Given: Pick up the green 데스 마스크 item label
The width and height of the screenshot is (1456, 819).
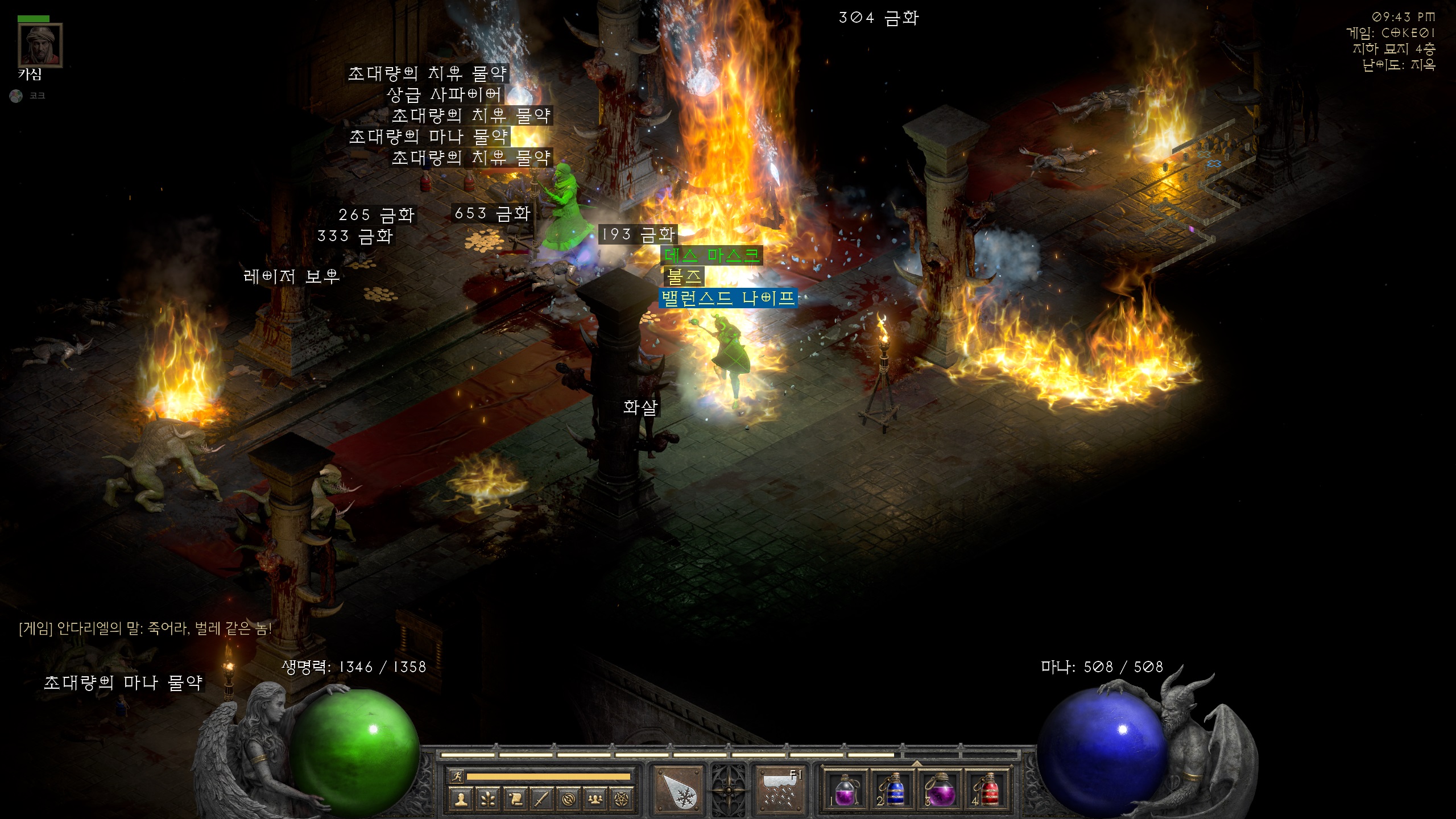Looking at the screenshot, I should pos(712,255).
